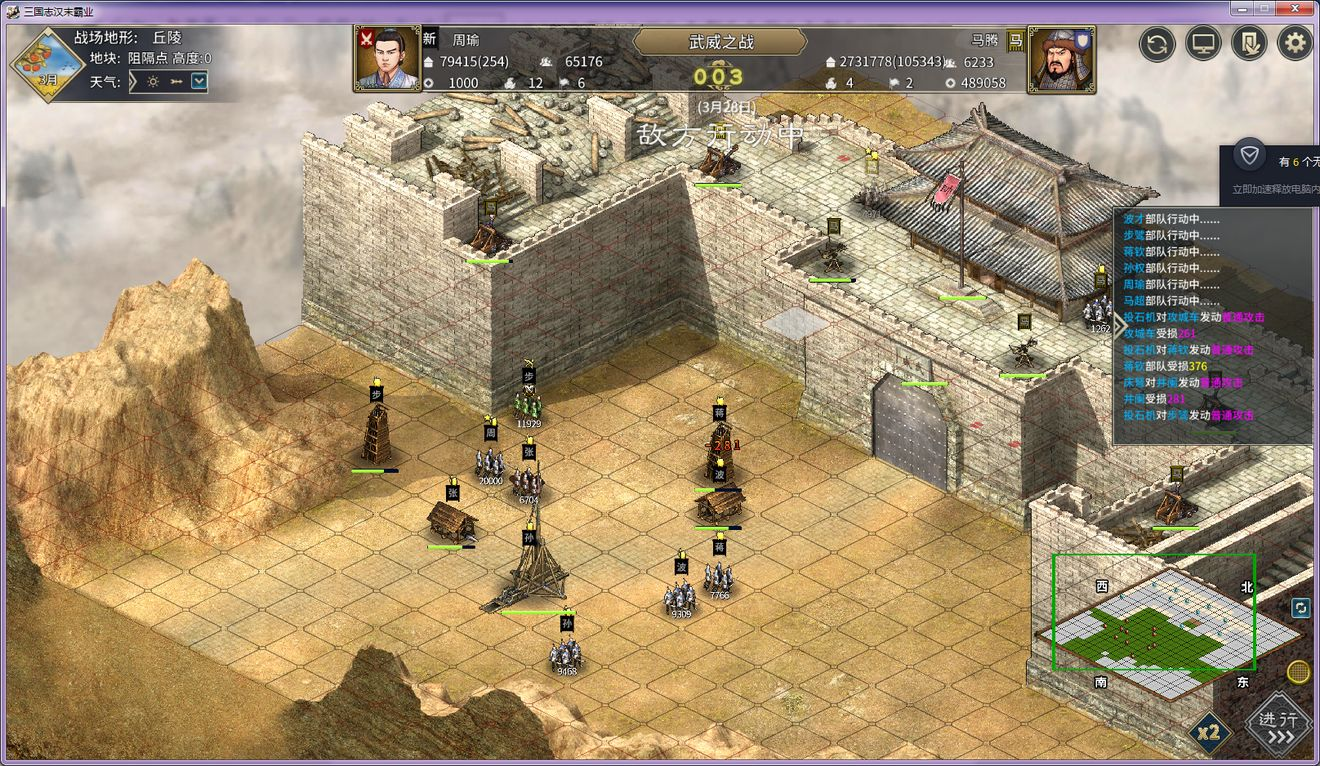Click the 武威之战 battle title banner

coord(720,42)
